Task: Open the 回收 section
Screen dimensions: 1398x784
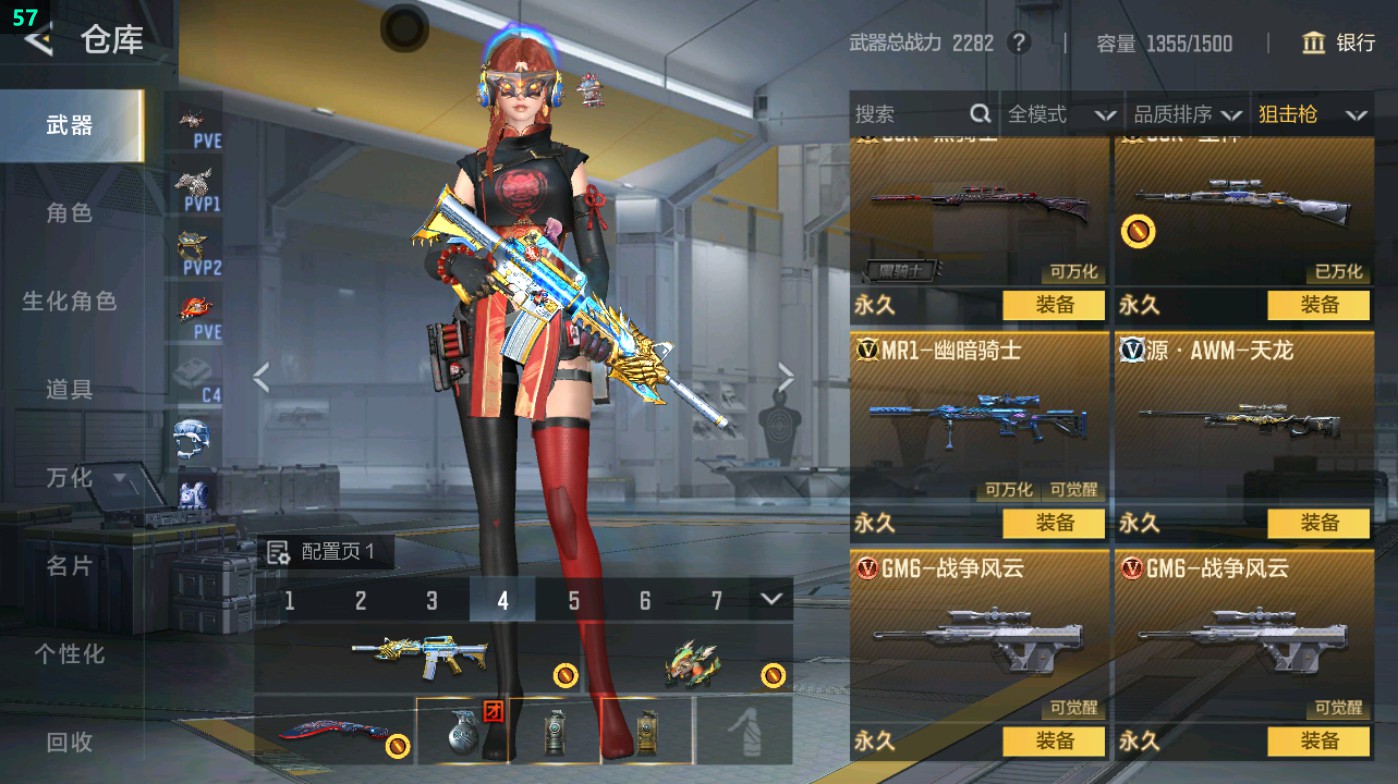Action: 69,741
